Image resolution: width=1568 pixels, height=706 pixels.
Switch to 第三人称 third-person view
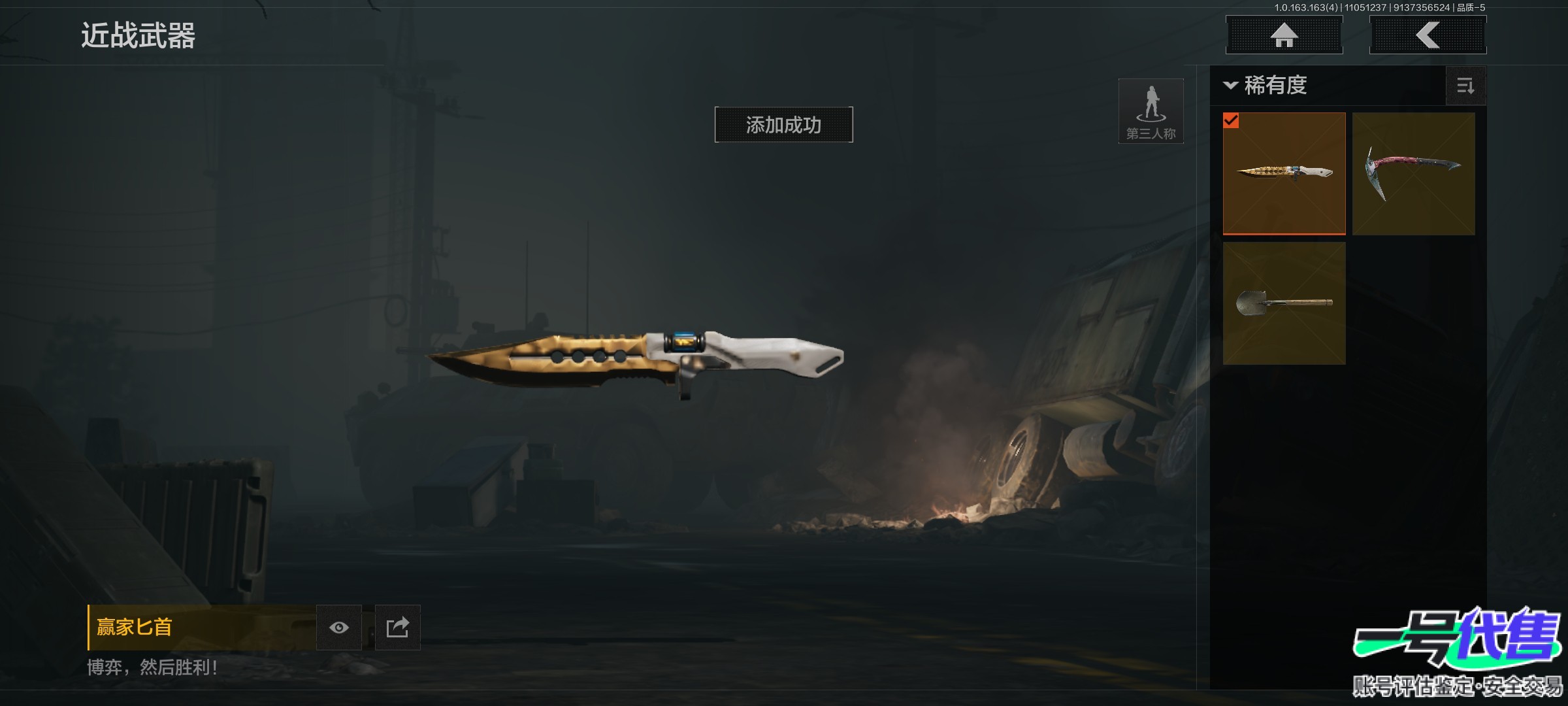pyautogui.click(x=1151, y=111)
